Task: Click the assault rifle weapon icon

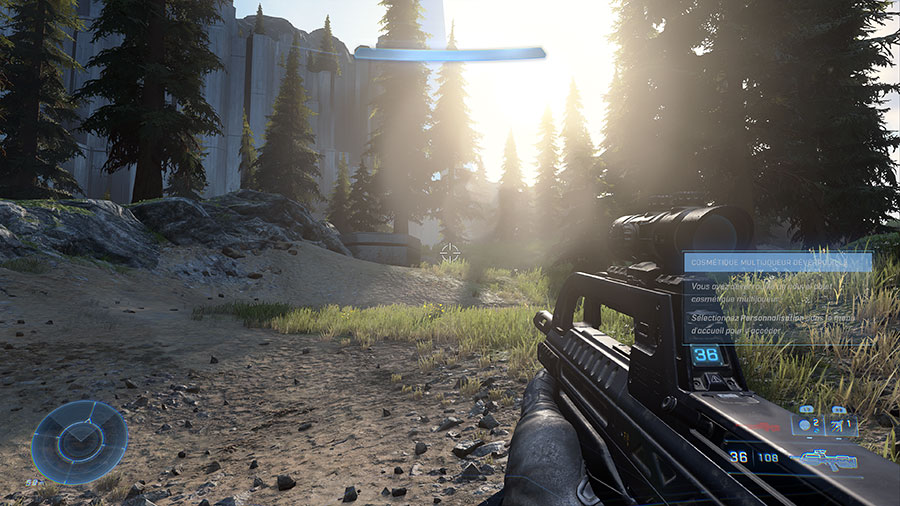Action: [822, 459]
